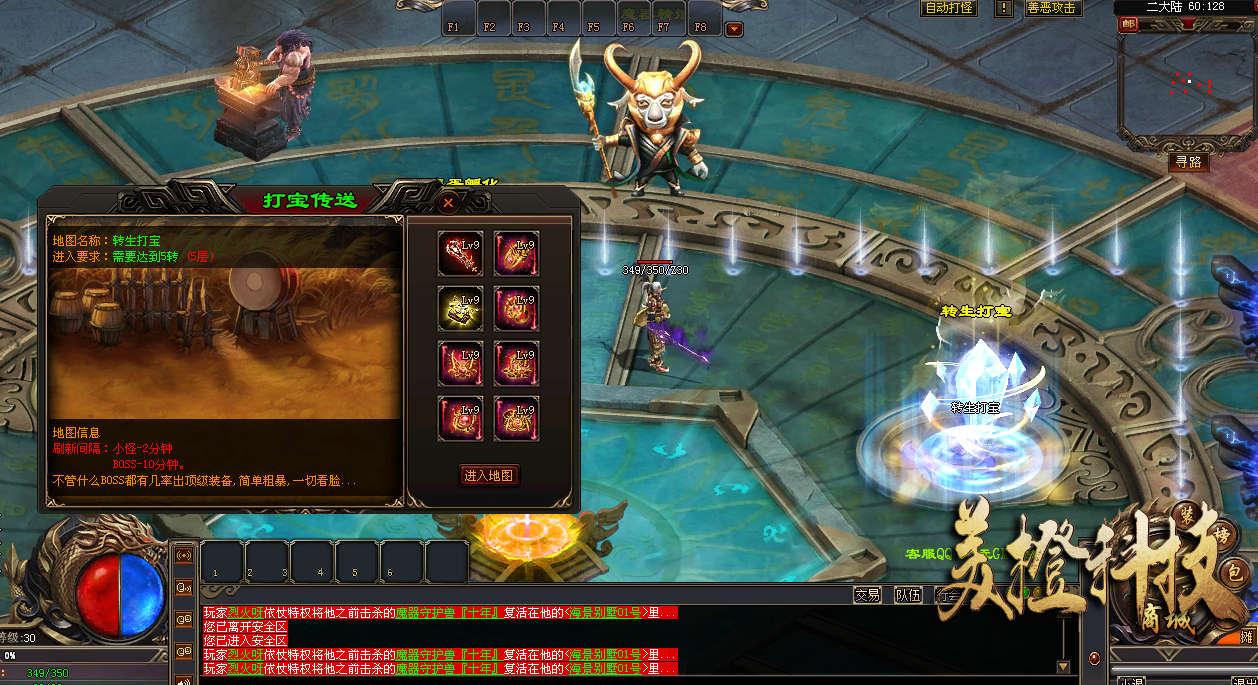Click the yellow exclamation mark button
The image size is (1258, 685).
click(x=1004, y=8)
